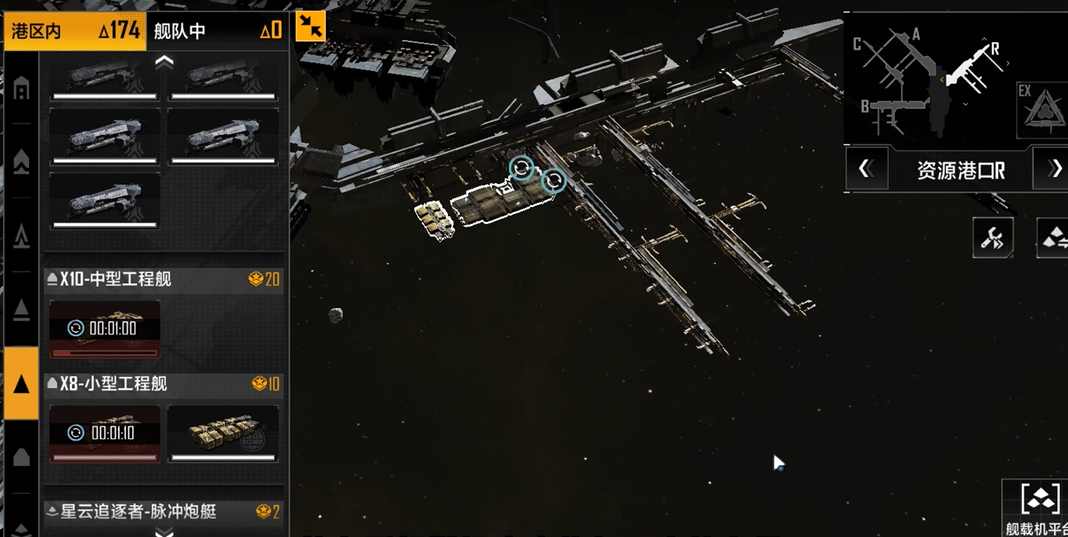The height and width of the screenshot is (537, 1068).
Task: Expand the ship list downward with bottom chevron
Action: tap(164, 531)
